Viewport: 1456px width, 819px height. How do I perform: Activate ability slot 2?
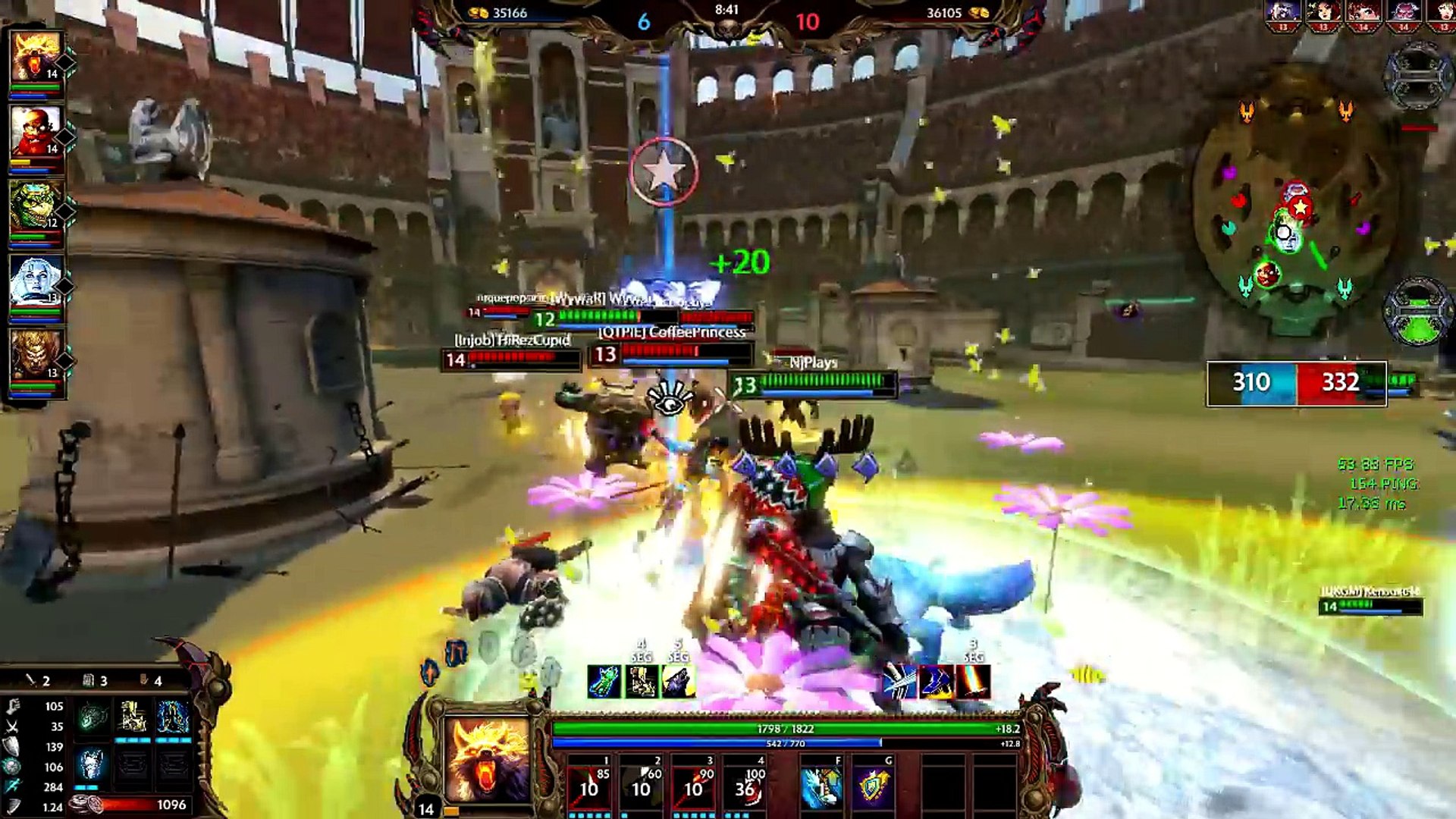(642, 784)
